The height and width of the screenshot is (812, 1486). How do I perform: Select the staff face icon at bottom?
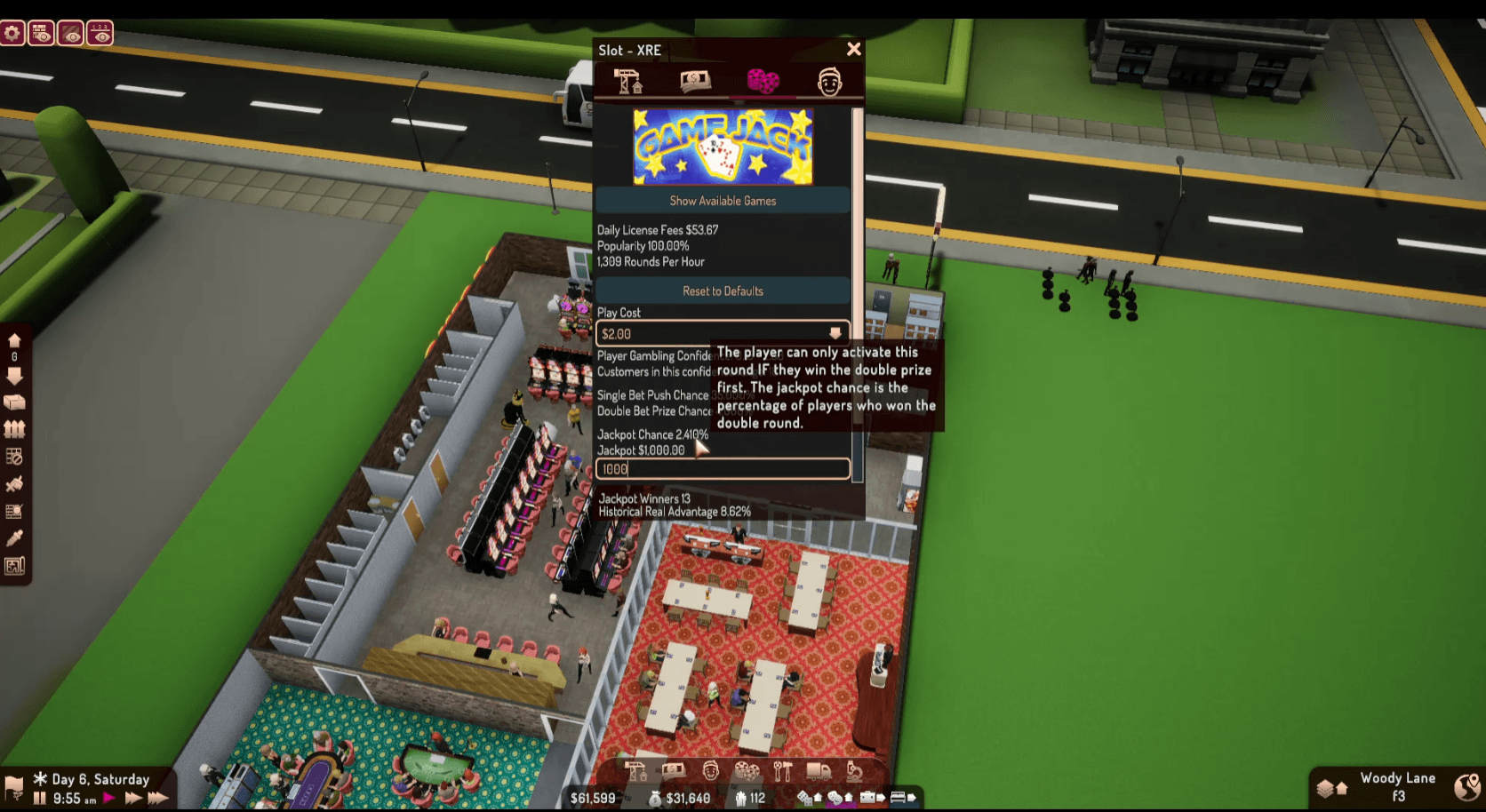(x=710, y=772)
